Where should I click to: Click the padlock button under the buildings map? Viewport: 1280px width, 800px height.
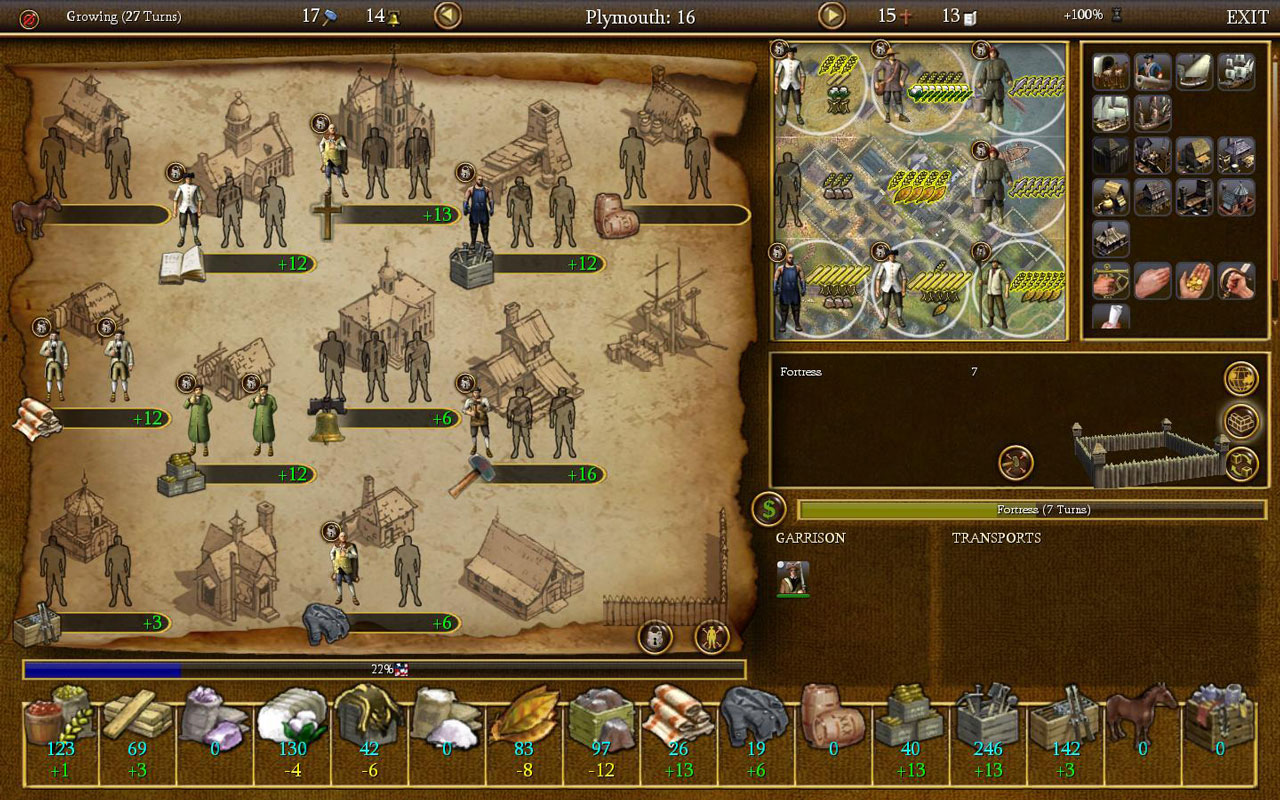pos(655,637)
